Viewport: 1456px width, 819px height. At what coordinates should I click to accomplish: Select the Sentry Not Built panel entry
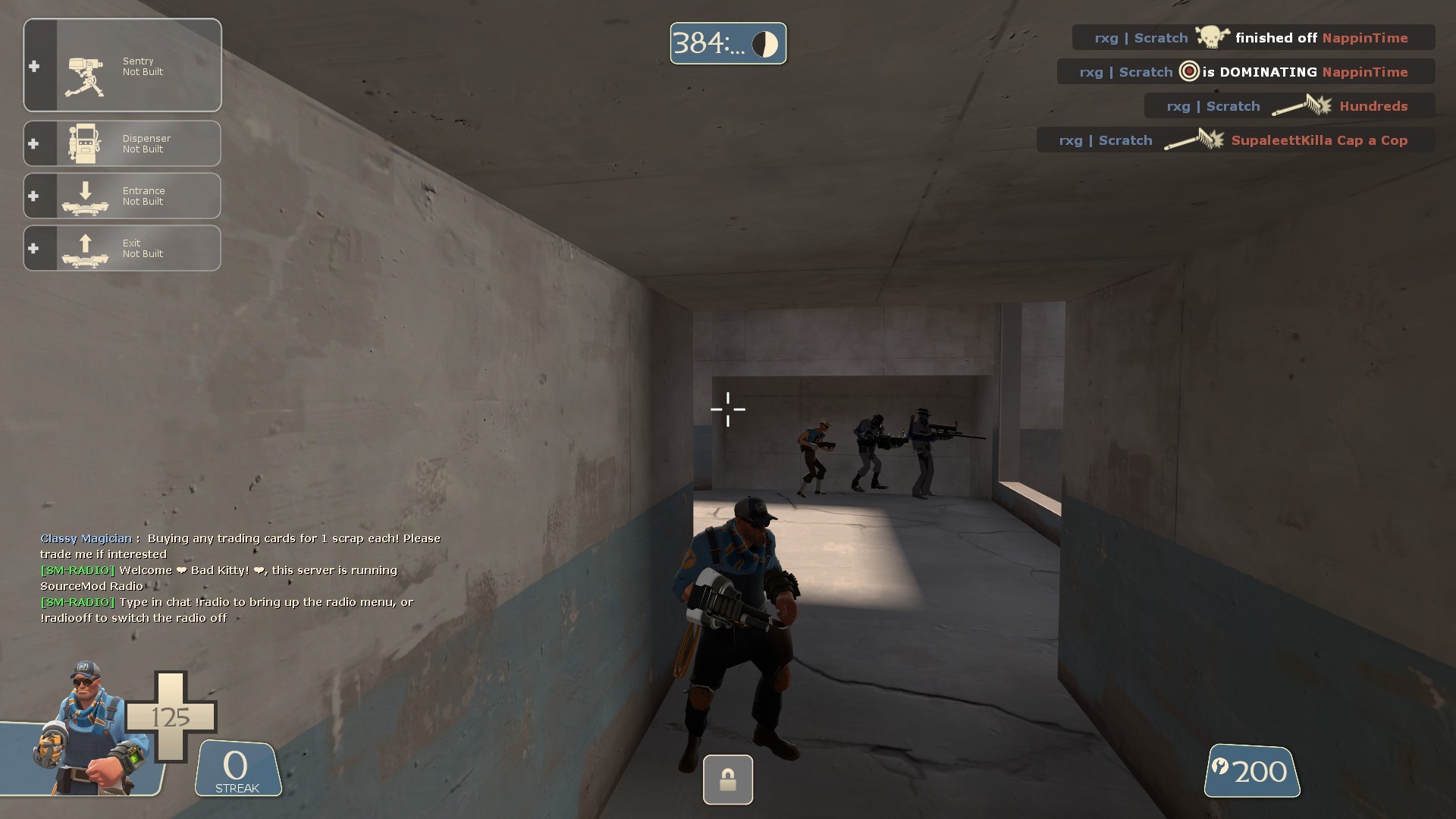[144, 66]
